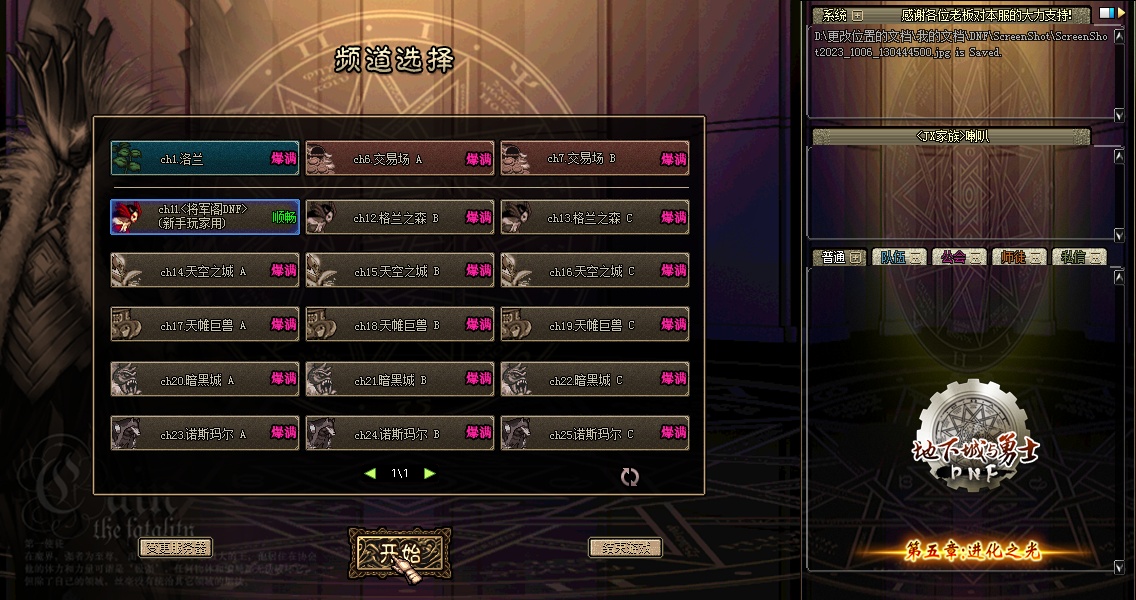This screenshot has width=1136, height=600.
Task: Select channel ch7 交易场 B
Action: coord(594,158)
